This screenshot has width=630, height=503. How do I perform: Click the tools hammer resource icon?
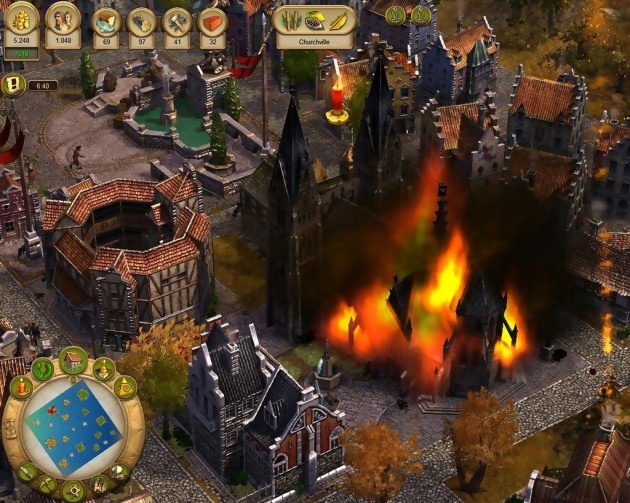click(x=177, y=21)
